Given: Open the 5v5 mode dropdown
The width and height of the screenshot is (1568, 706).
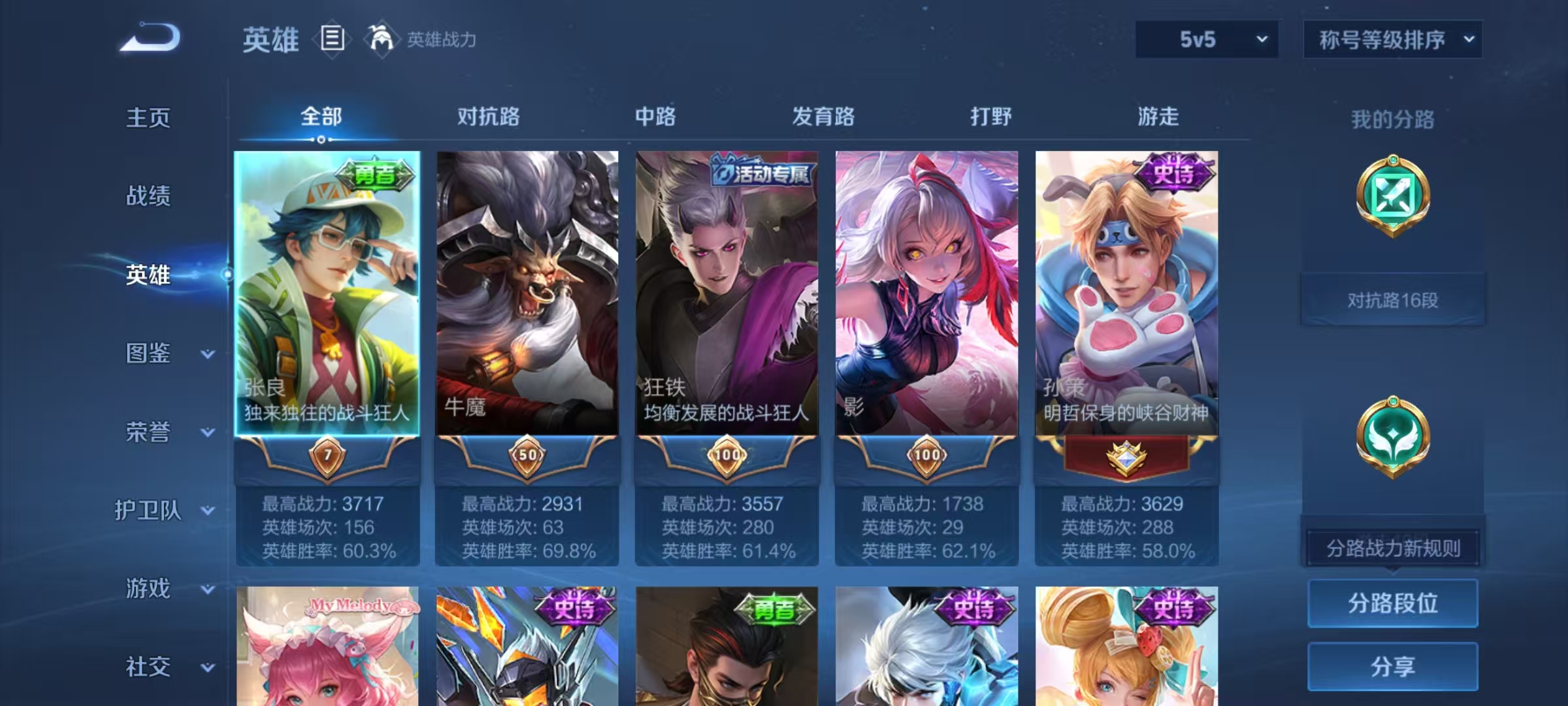Looking at the screenshot, I should pos(1206,39).
